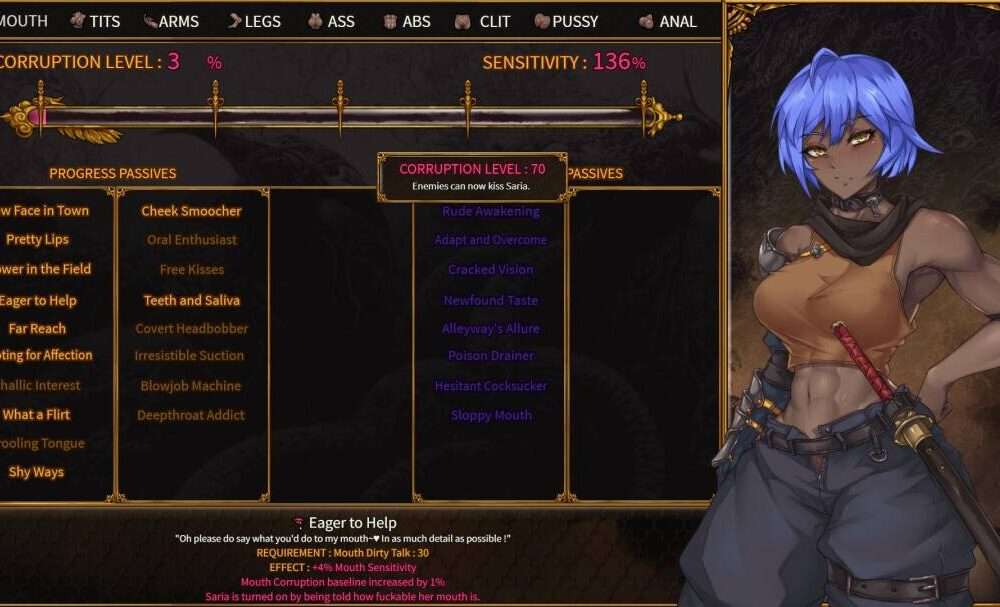The image size is (1000, 607).
Task: Switch to the ARMS body tab
Action: 171,21
